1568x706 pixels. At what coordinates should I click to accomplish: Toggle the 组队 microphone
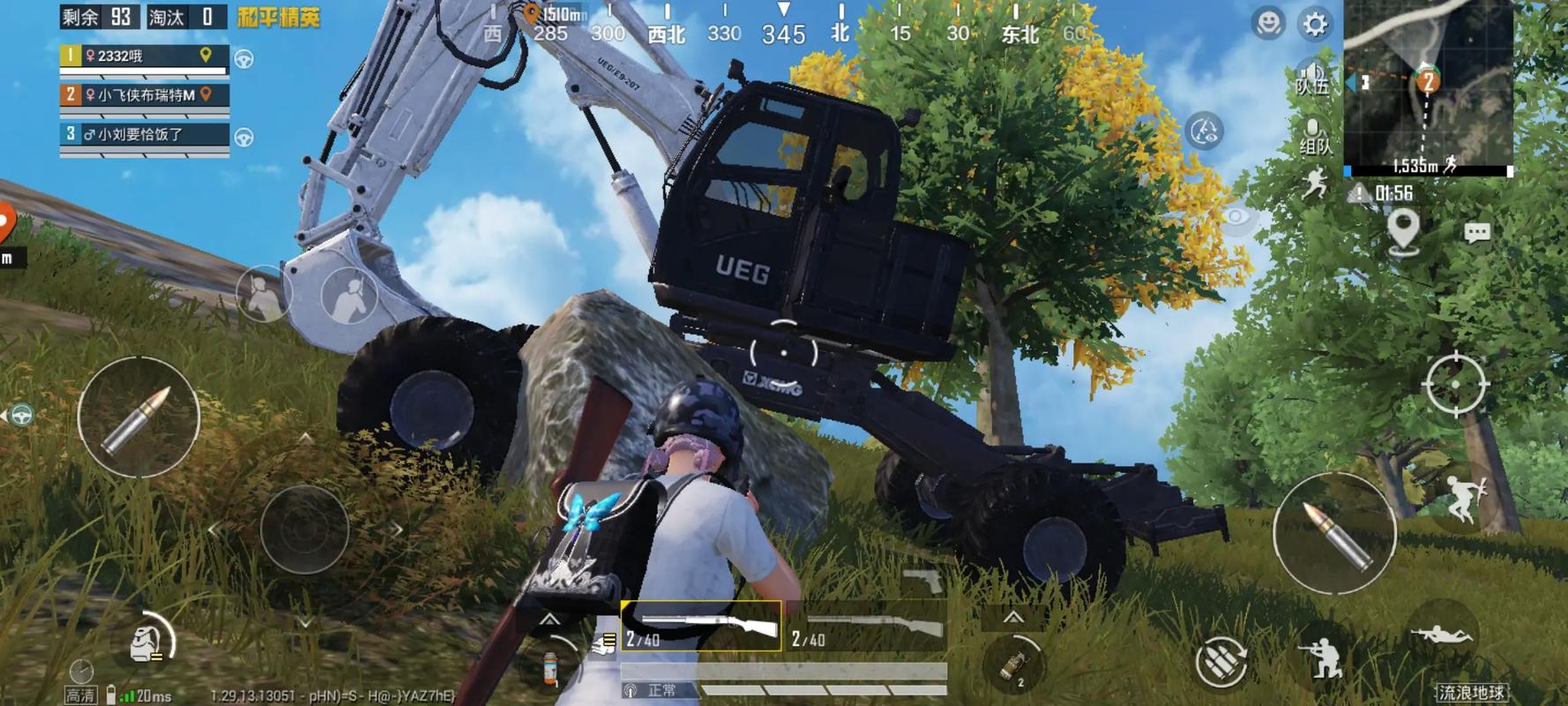pos(1314,139)
